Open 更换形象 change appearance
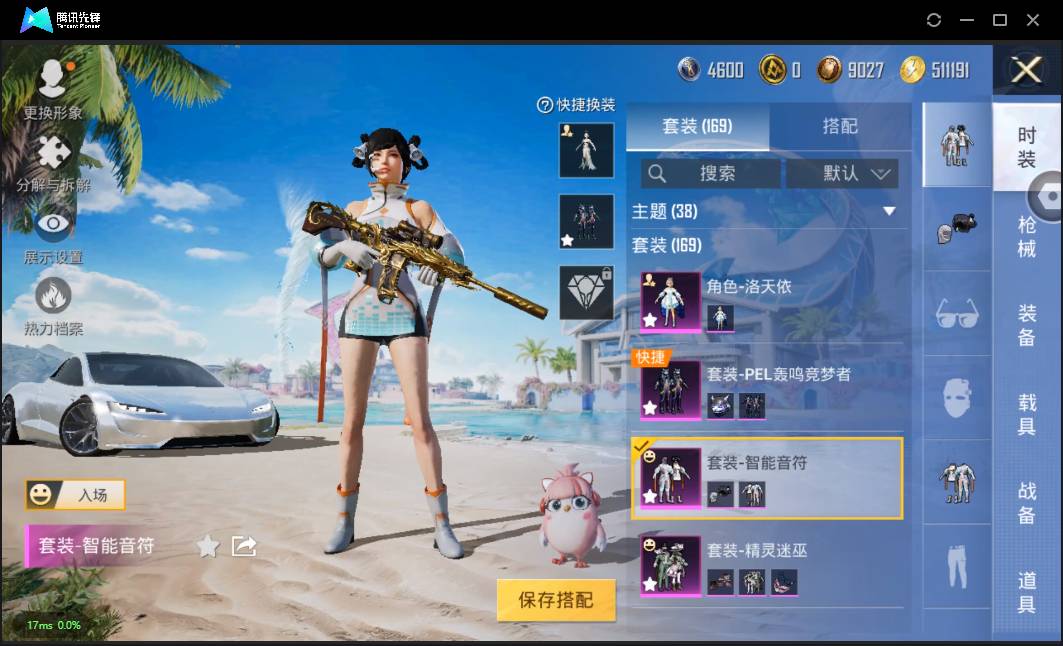 click(x=53, y=87)
